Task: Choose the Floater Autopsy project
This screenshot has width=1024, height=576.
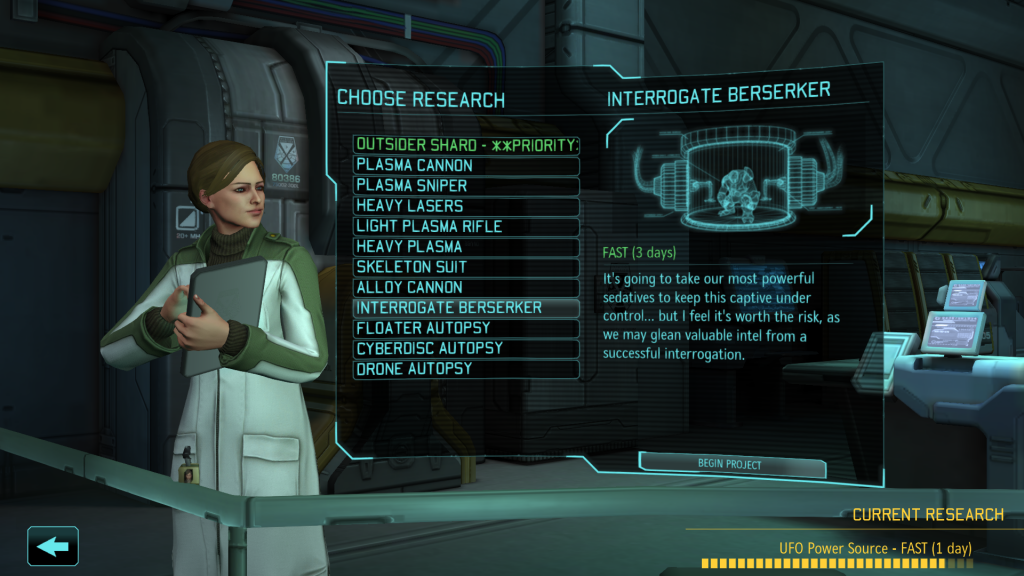Action: click(466, 328)
